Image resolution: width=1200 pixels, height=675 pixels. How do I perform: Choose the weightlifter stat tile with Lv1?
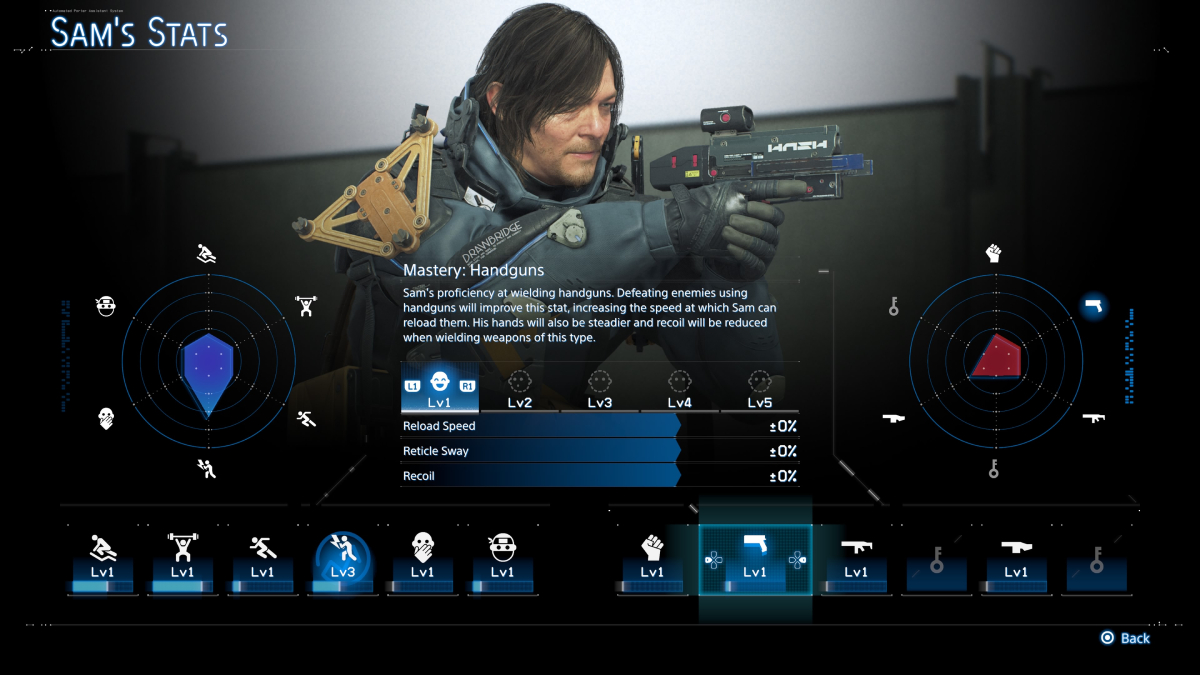[x=182, y=560]
